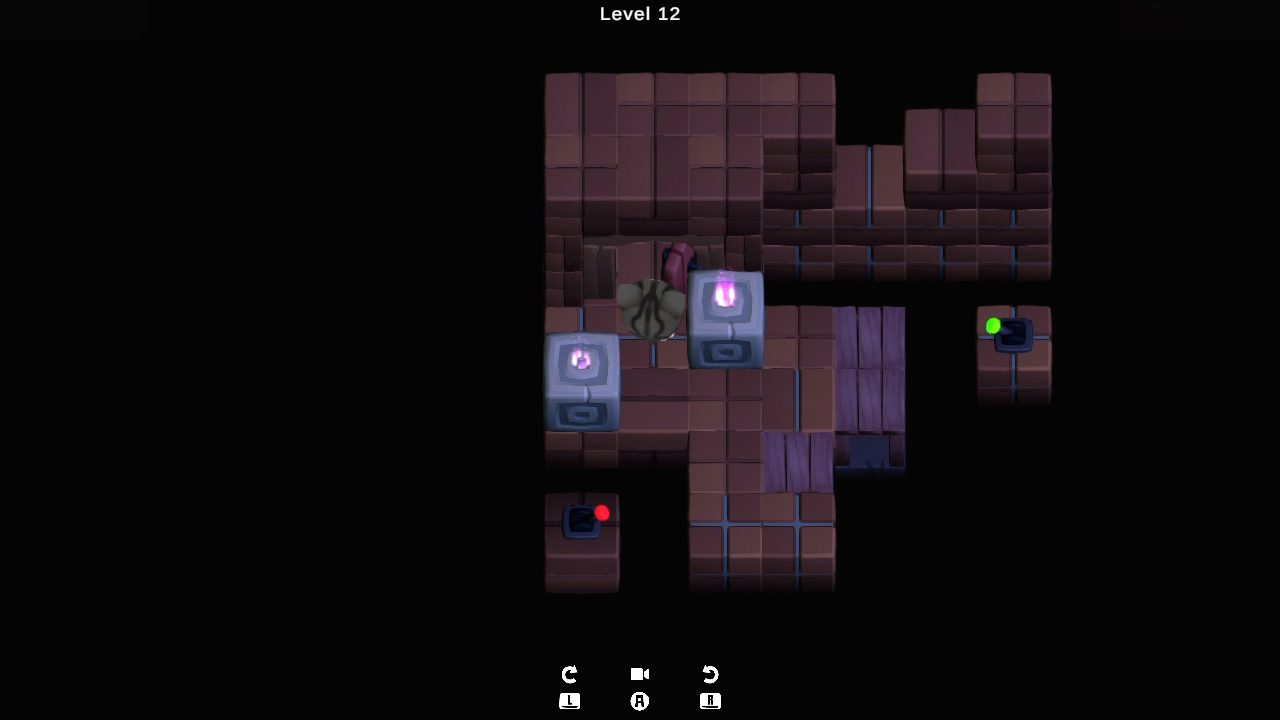Click the Level 12 title
This screenshot has height=720, width=1280.
tap(639, 14)
